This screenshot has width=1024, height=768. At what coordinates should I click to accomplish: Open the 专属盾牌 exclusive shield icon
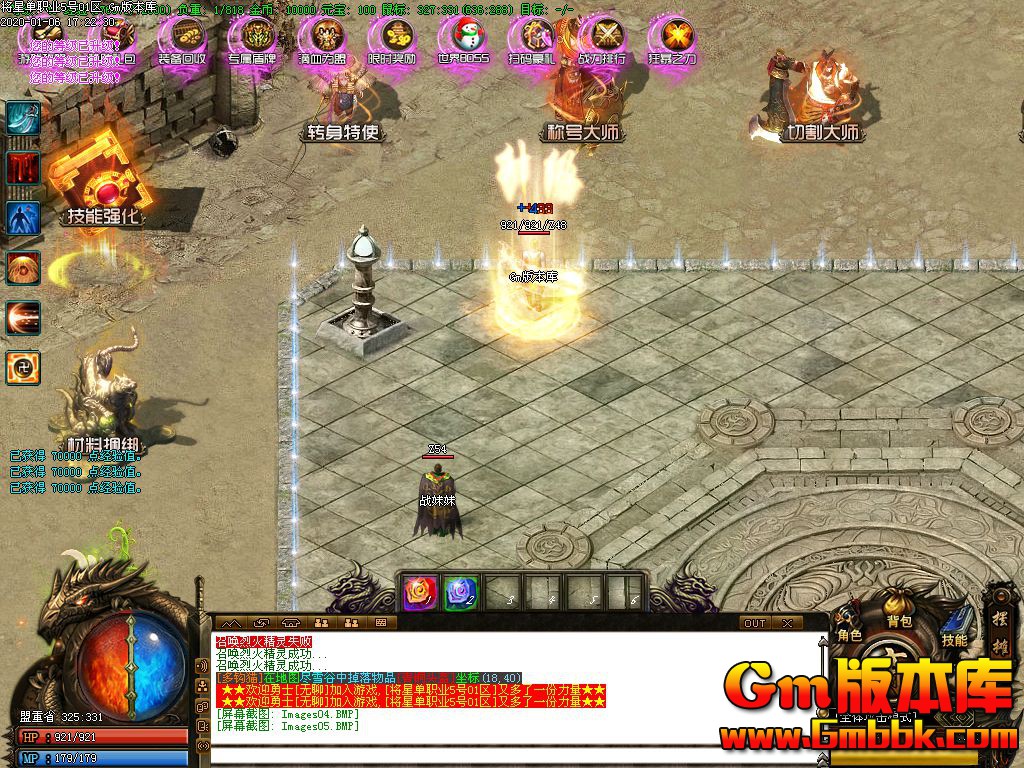pyautogui.click(x=252, y=40)
